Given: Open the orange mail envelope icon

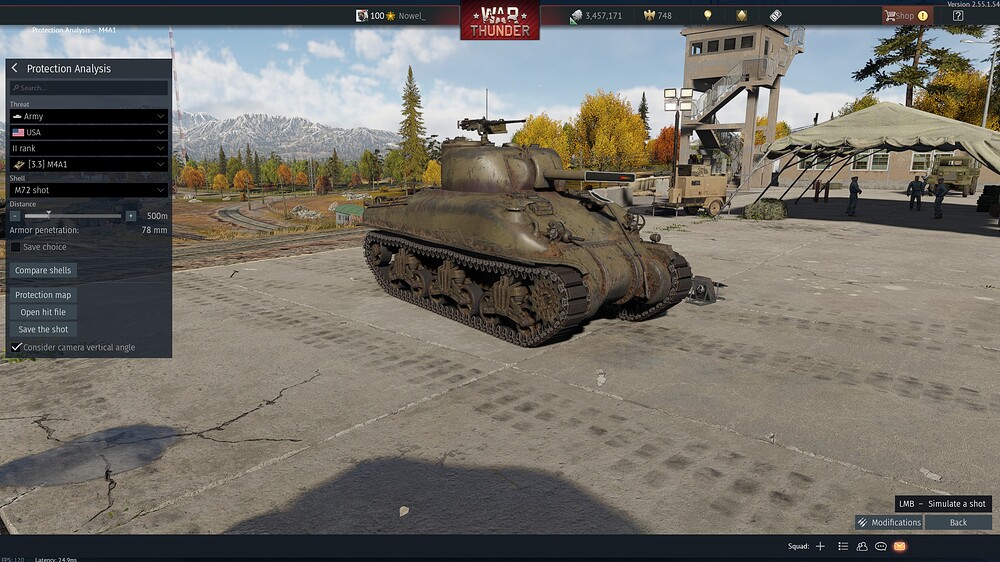Looking at the screenshot, I should [x=899, y=546].
